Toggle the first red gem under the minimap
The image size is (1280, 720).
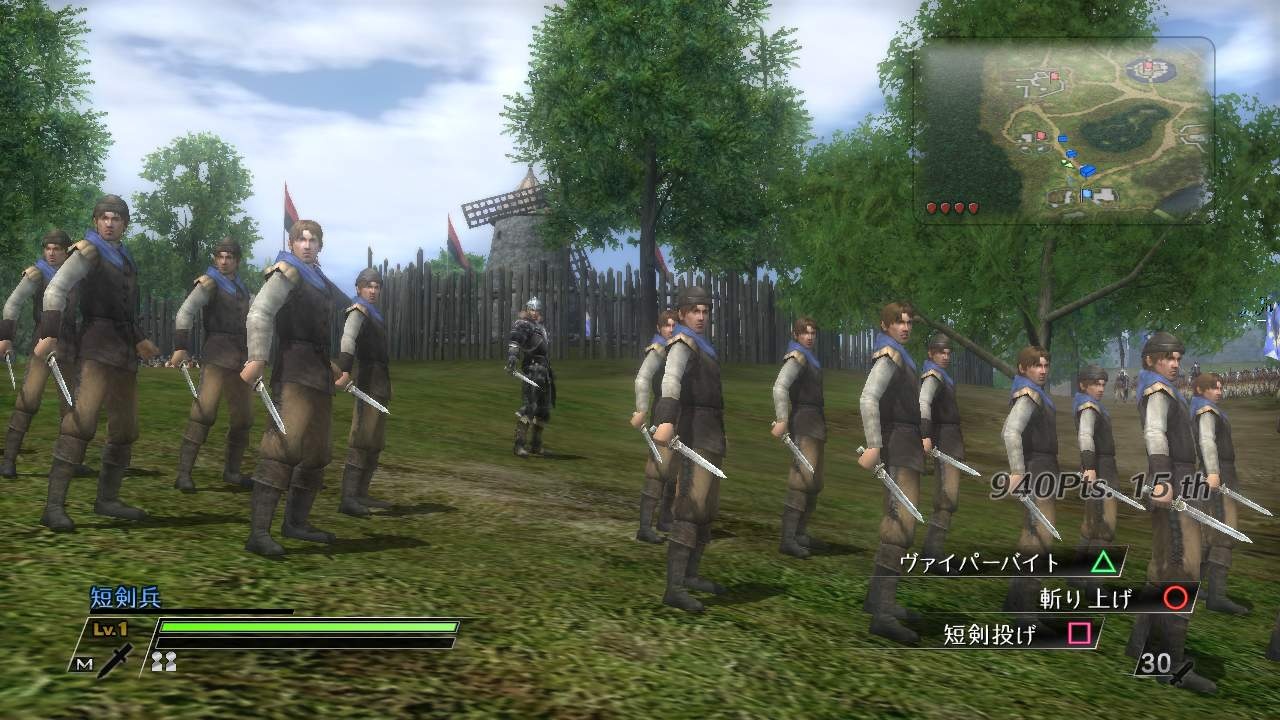point(931,208)
